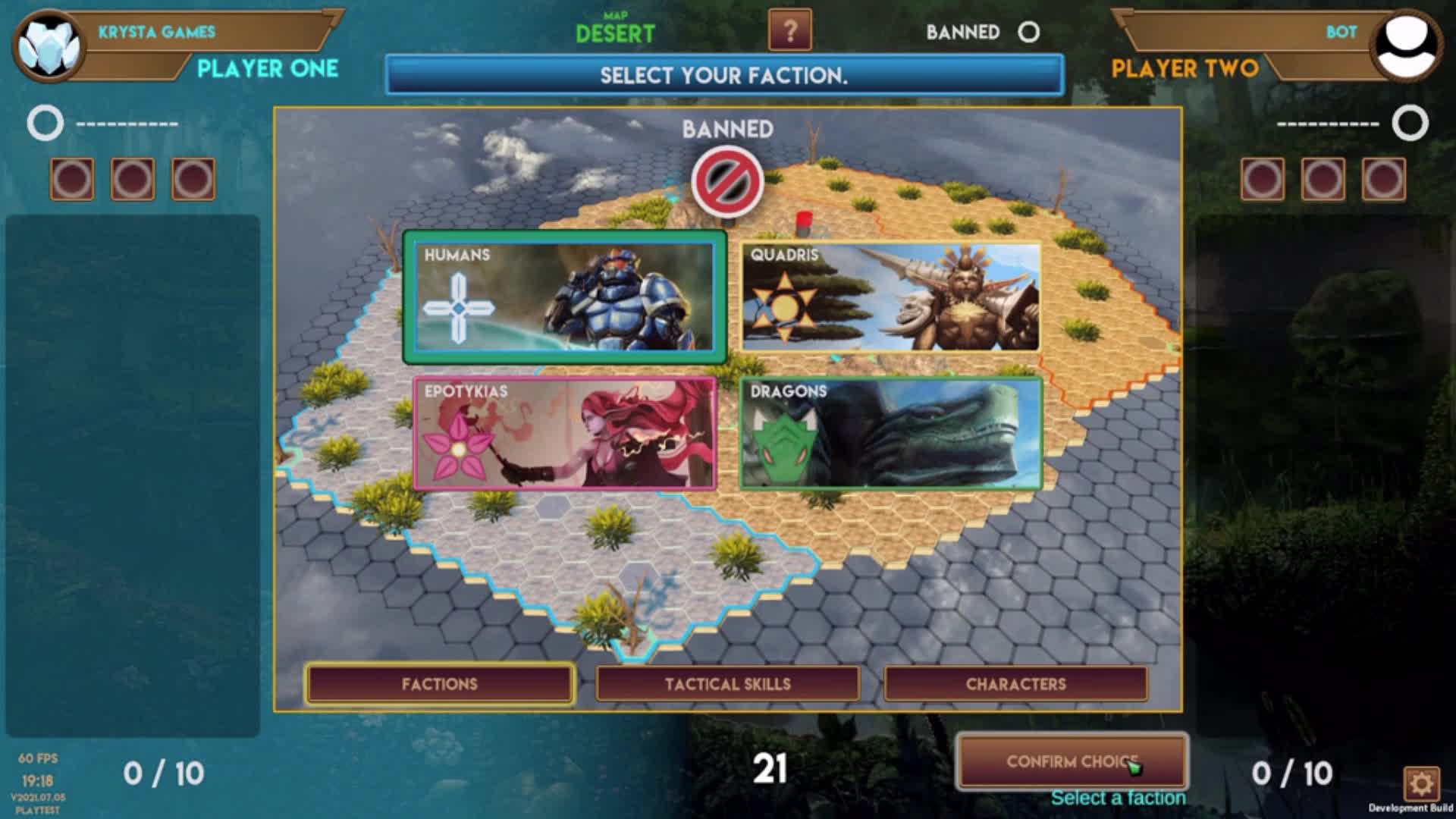Select the Factions tab
Screen dimensions: 1456x819
[x=438, y=683]
